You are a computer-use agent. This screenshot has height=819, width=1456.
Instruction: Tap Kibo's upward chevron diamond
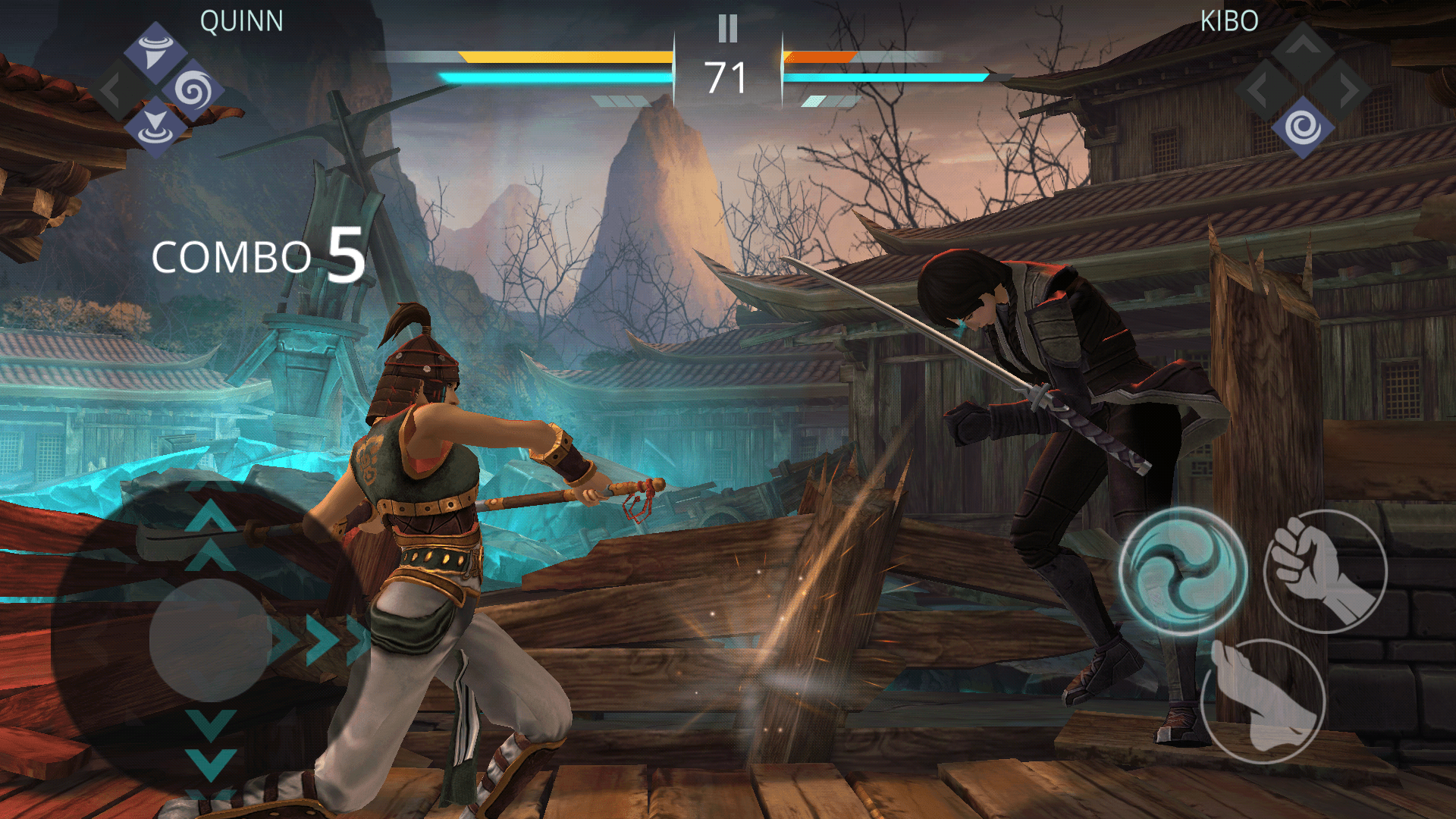pyautogui.click(x=1303, y=44)
